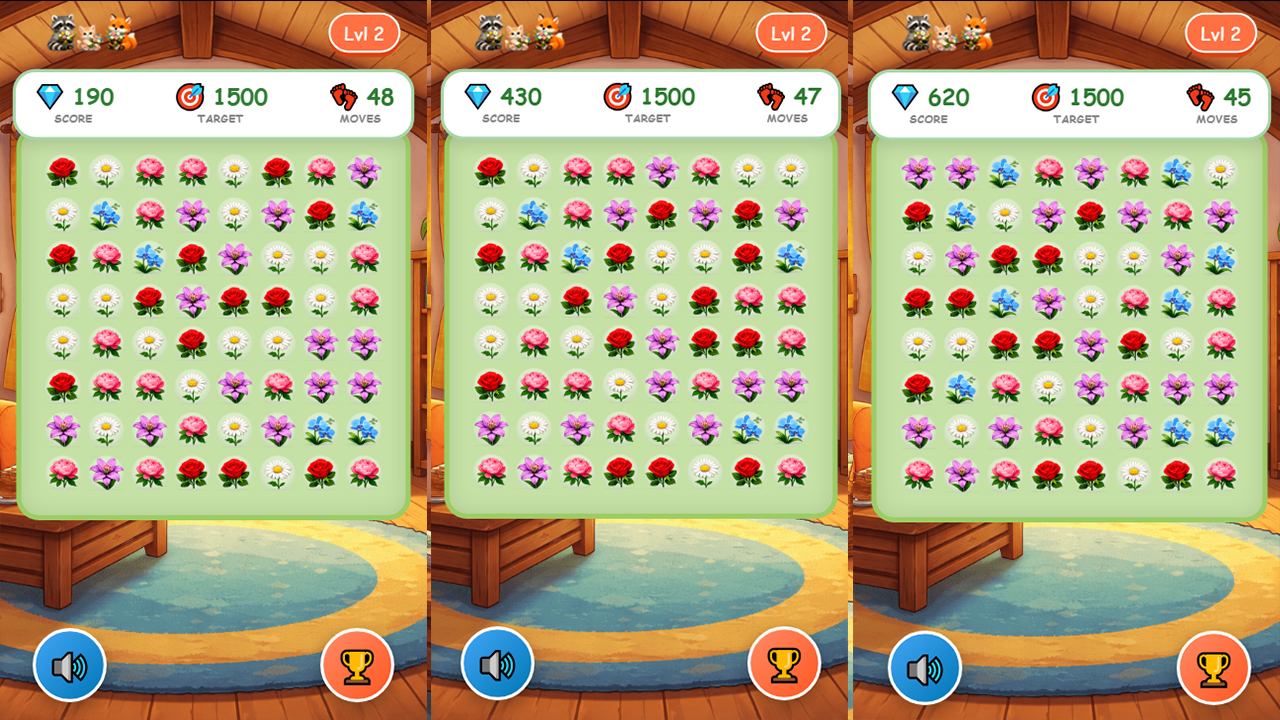Image resolution: width=1280 pixels, height=720 pixels.
Task: Open the trophy leaderboard on the left panel
Action: pyautogui.click(x=357, y=663)
